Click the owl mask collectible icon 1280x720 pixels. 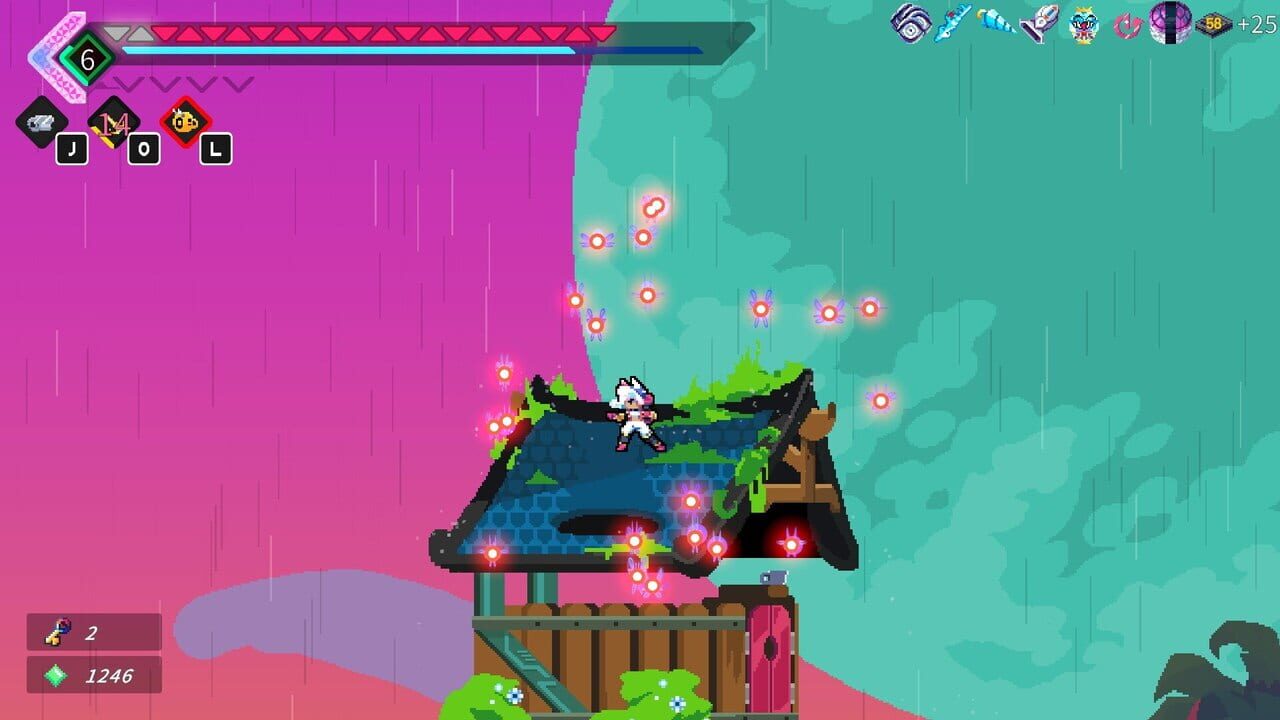pos(1082,25)
